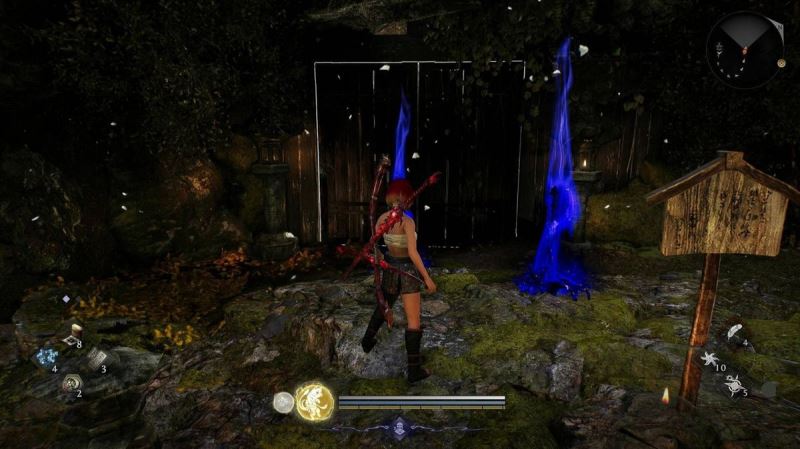800x449 pixels.
Task: Click the golden guardian spirit emblem
Action: pyautogui.click(x=314, y=402)
